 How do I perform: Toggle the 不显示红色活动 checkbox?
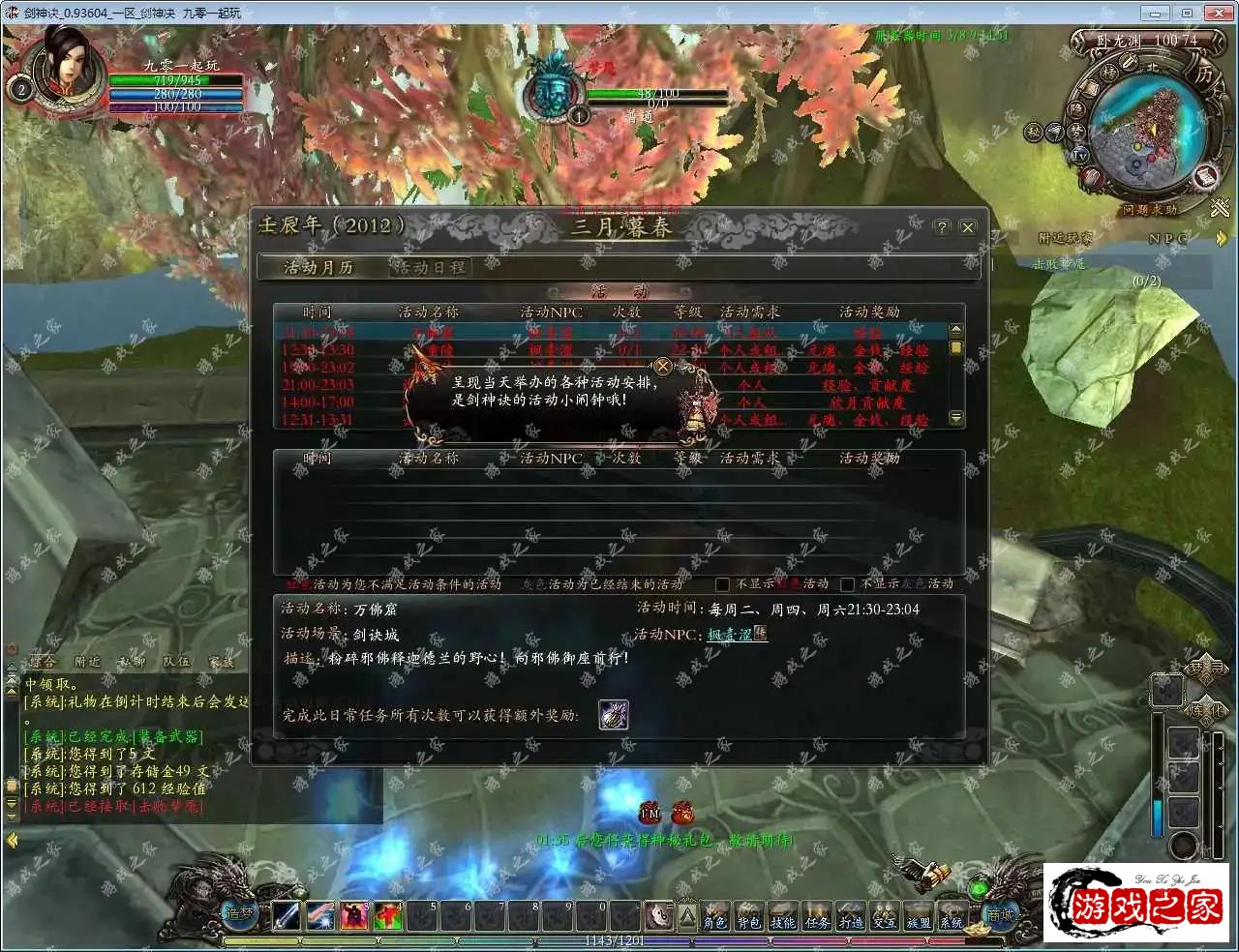(722, 584)
